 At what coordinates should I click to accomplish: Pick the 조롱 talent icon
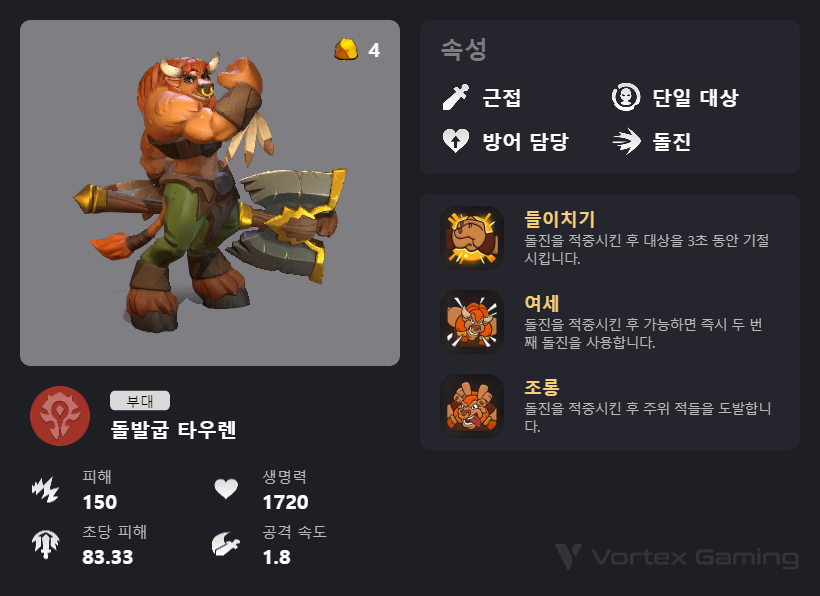[471, 405]
